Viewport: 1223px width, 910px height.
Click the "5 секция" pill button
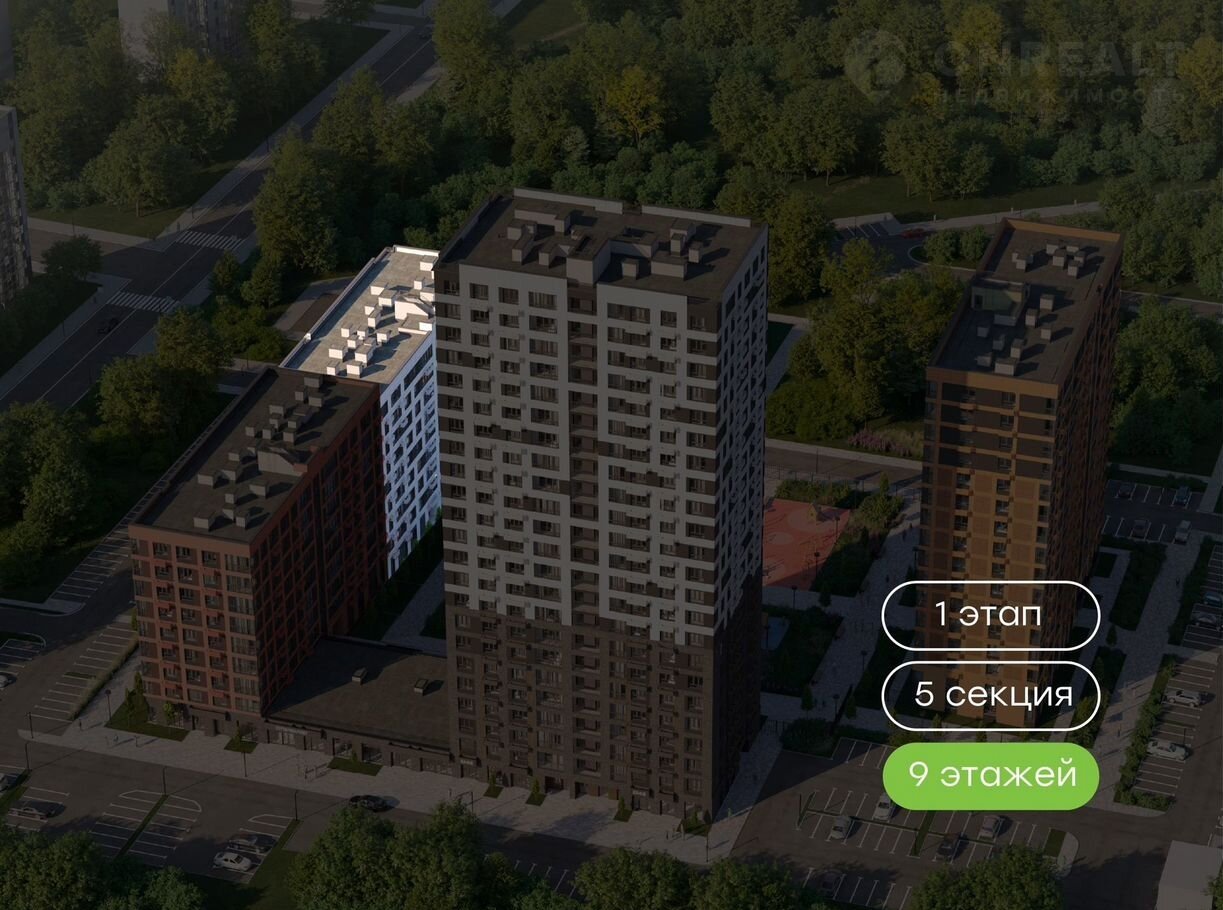(x=990, y=695)
